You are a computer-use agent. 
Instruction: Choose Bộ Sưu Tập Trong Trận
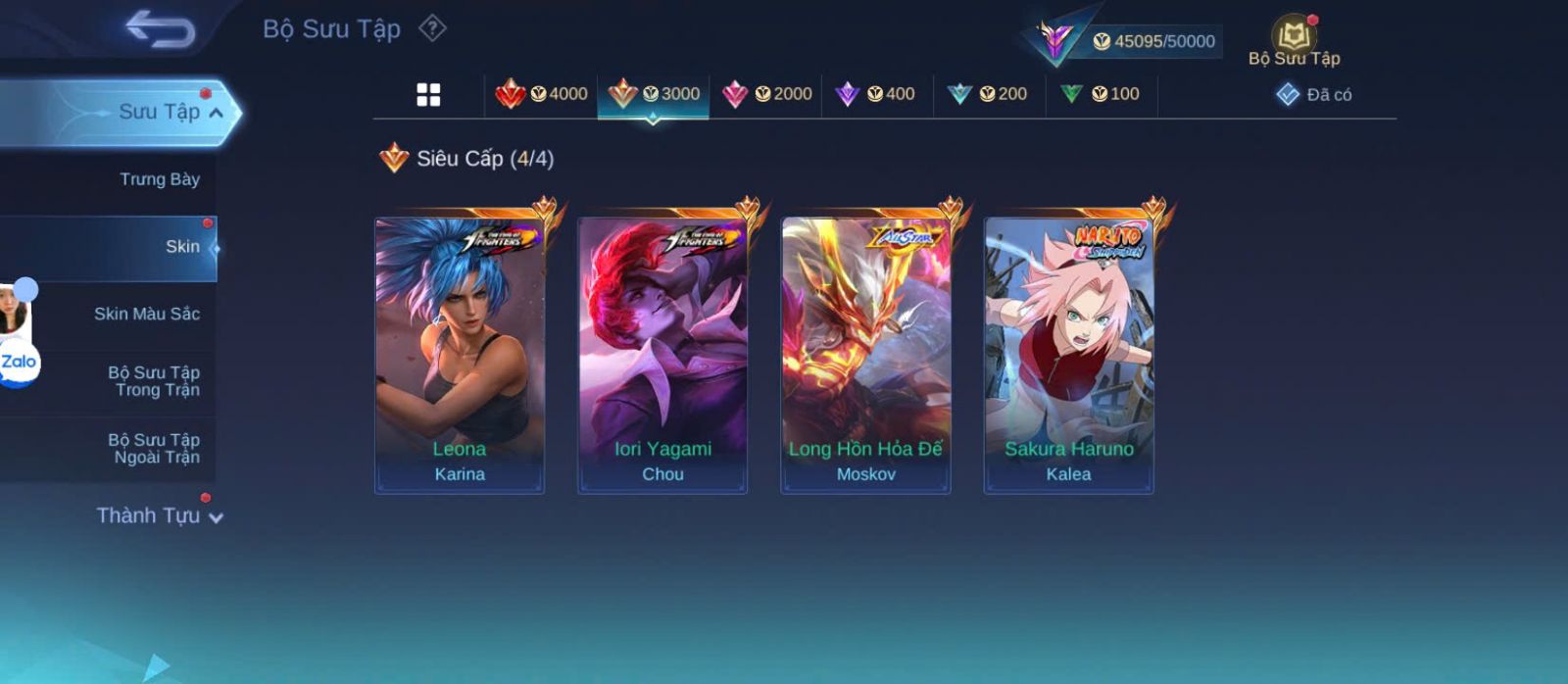coord(154,381)
